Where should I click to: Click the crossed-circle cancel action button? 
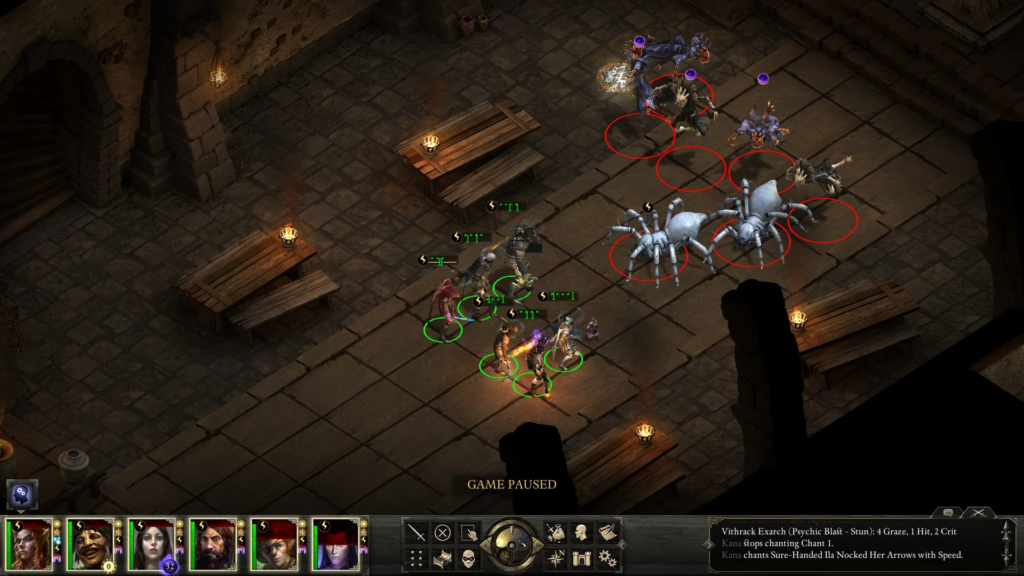click(x=443, y=533)
